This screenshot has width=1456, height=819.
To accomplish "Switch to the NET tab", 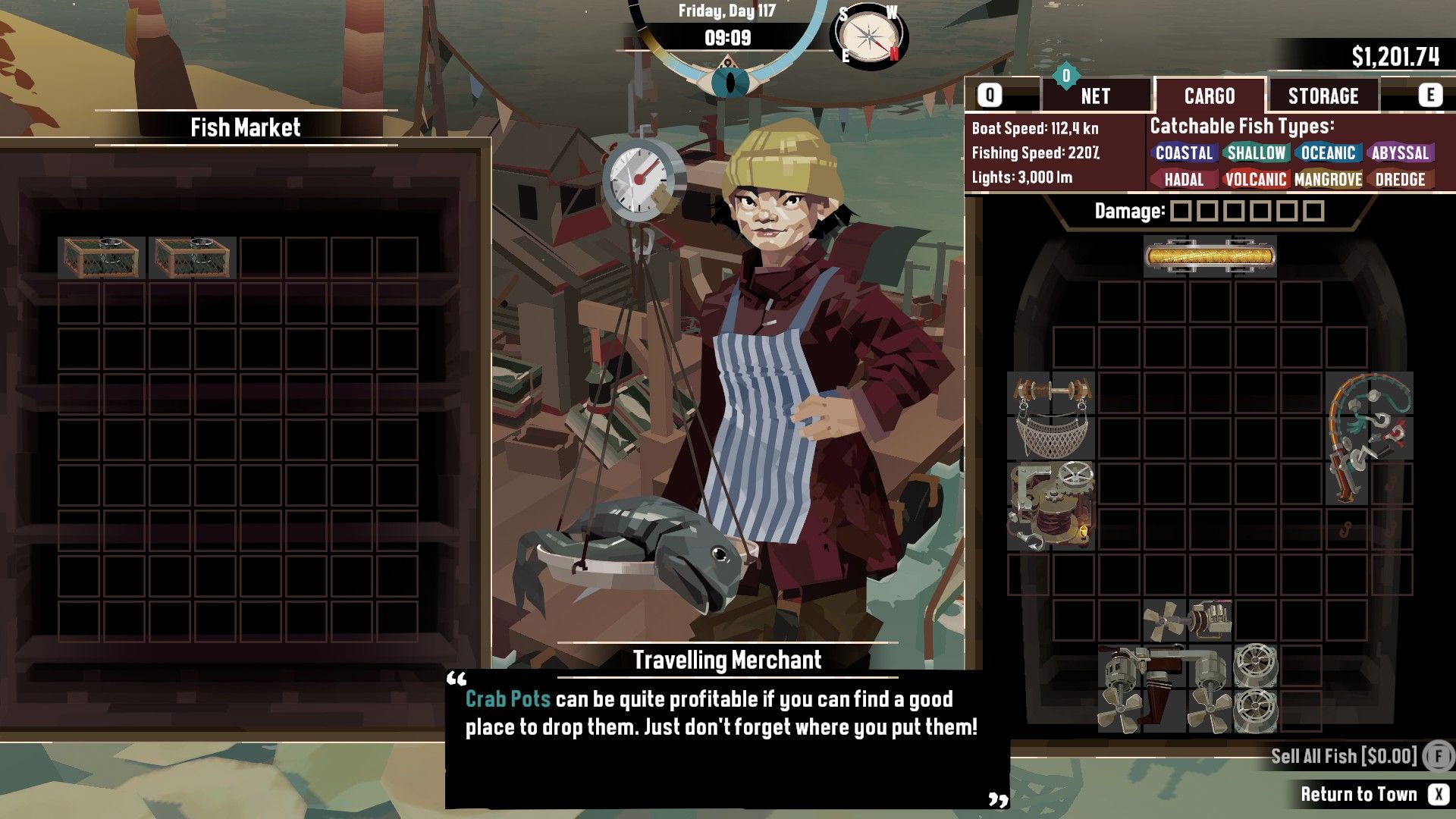I will pyautogui.click(x=1095, y=96).
